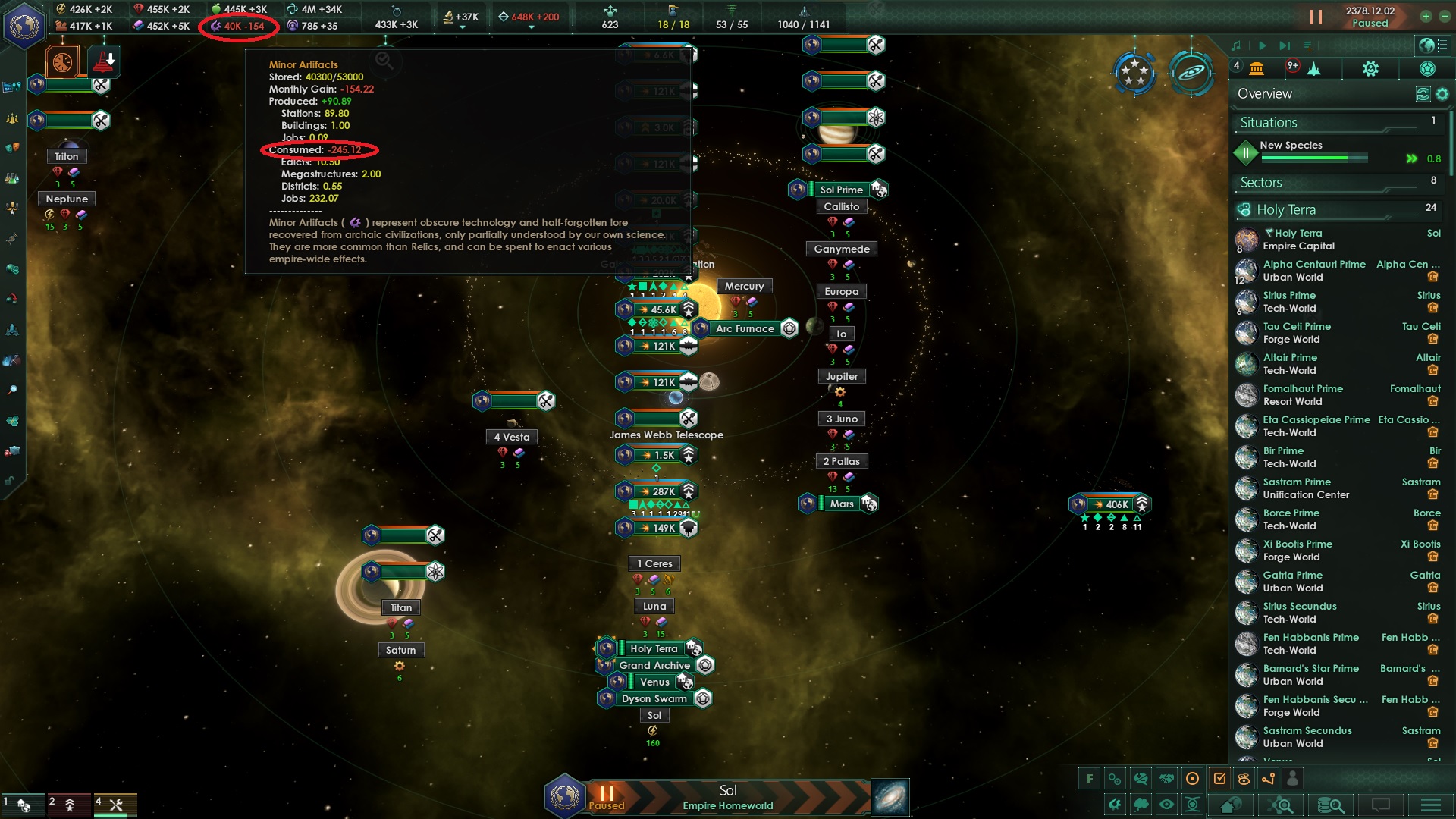Open the Ship Designer showing 9+ badge
Image resolution: width=1456 pixels, height=819 pixels.
click(x=1314, y=68)
